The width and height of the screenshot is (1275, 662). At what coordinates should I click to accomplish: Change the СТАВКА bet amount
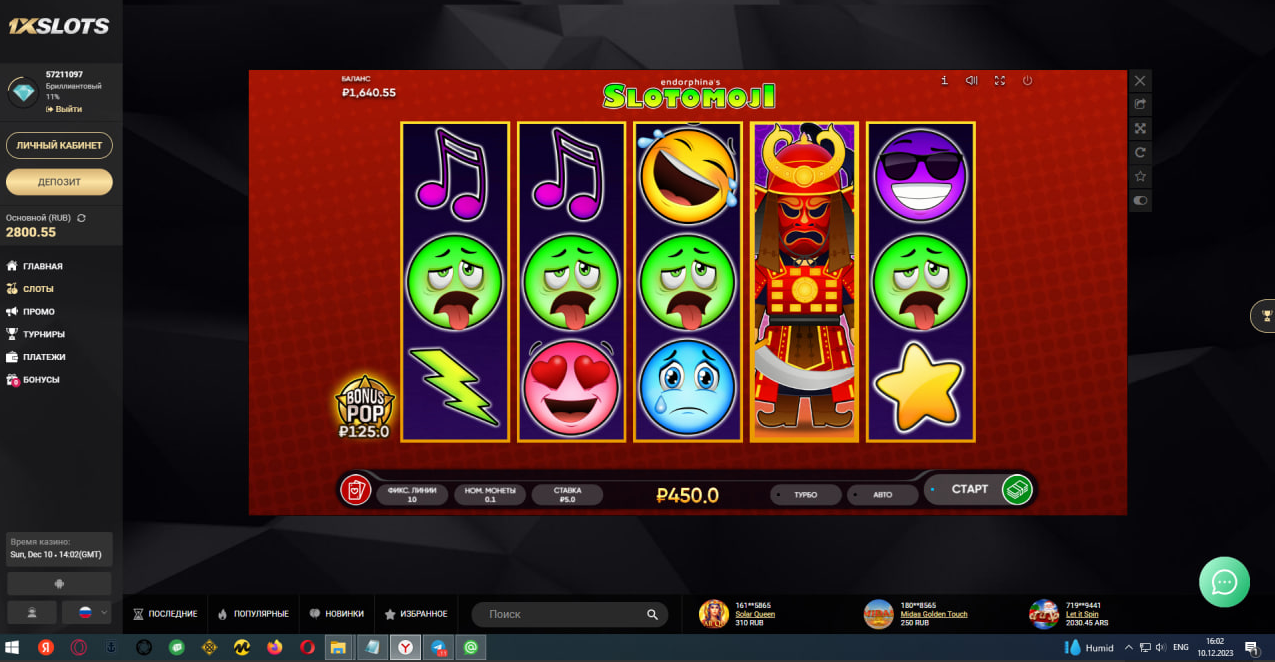[567, 494]
